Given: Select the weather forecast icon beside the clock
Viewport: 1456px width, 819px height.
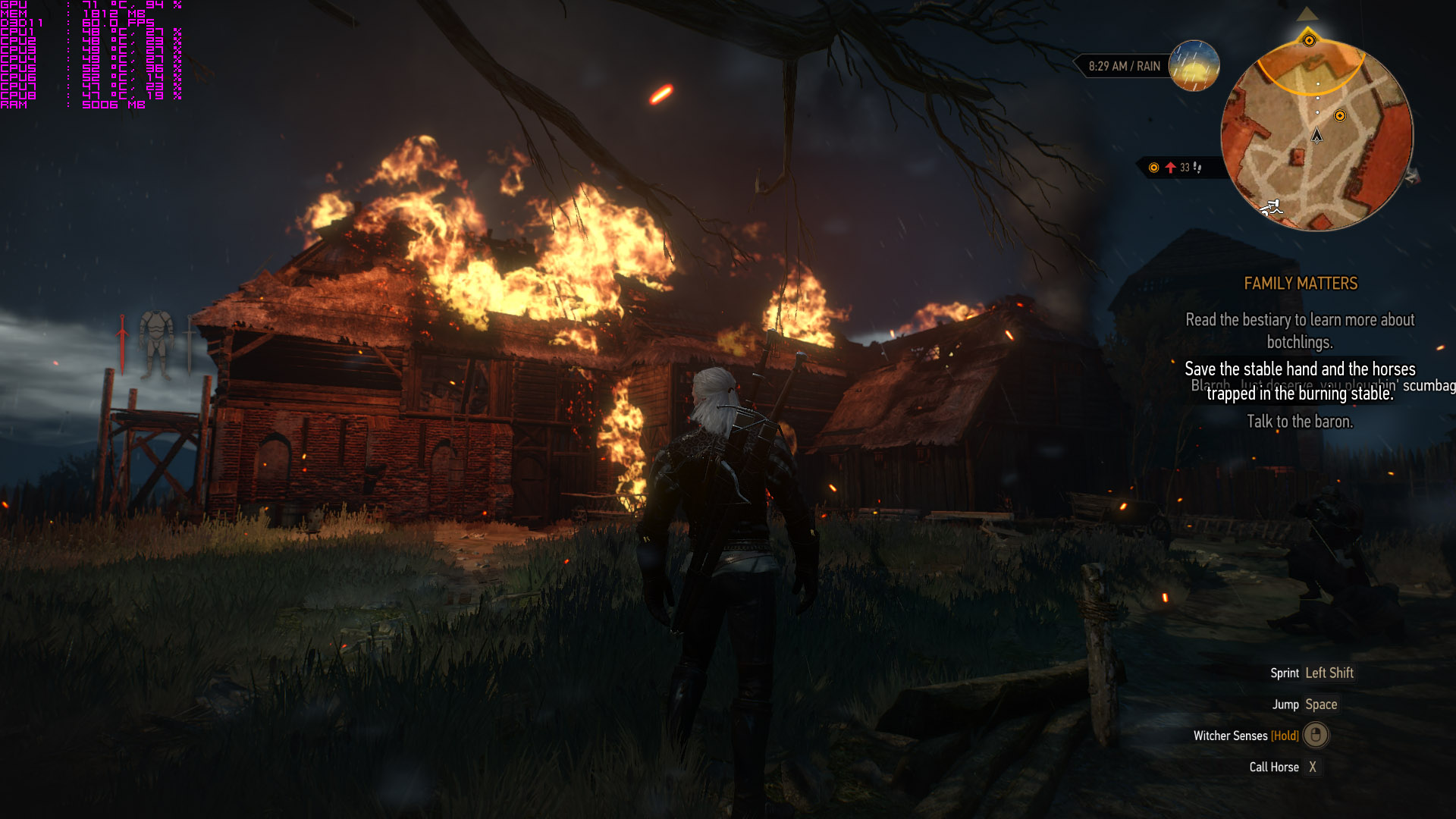Looking at the screenshot, I should [1194, 65].
